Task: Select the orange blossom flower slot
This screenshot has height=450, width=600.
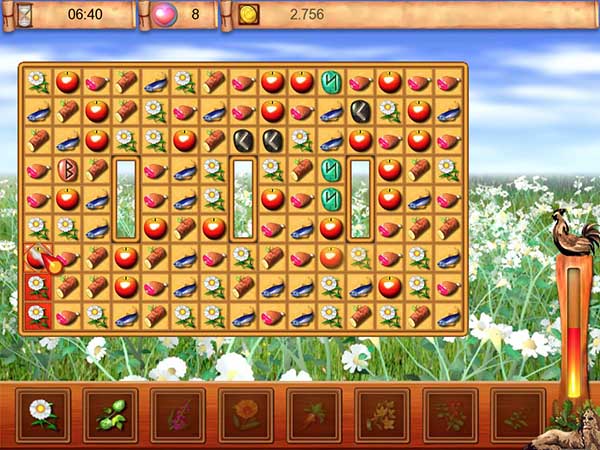Action: [246, 414]
